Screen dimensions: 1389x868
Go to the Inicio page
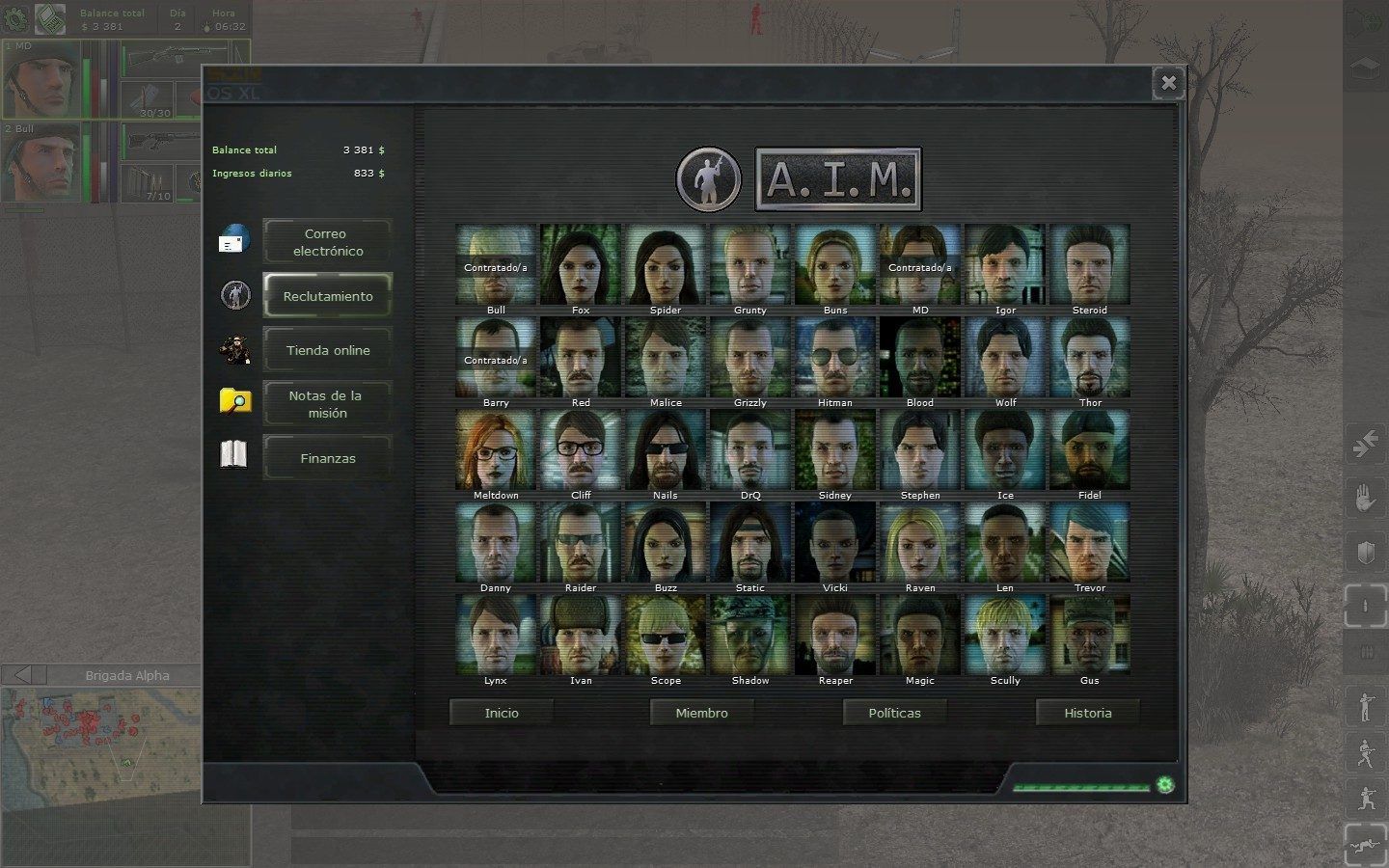pos(502,713)
